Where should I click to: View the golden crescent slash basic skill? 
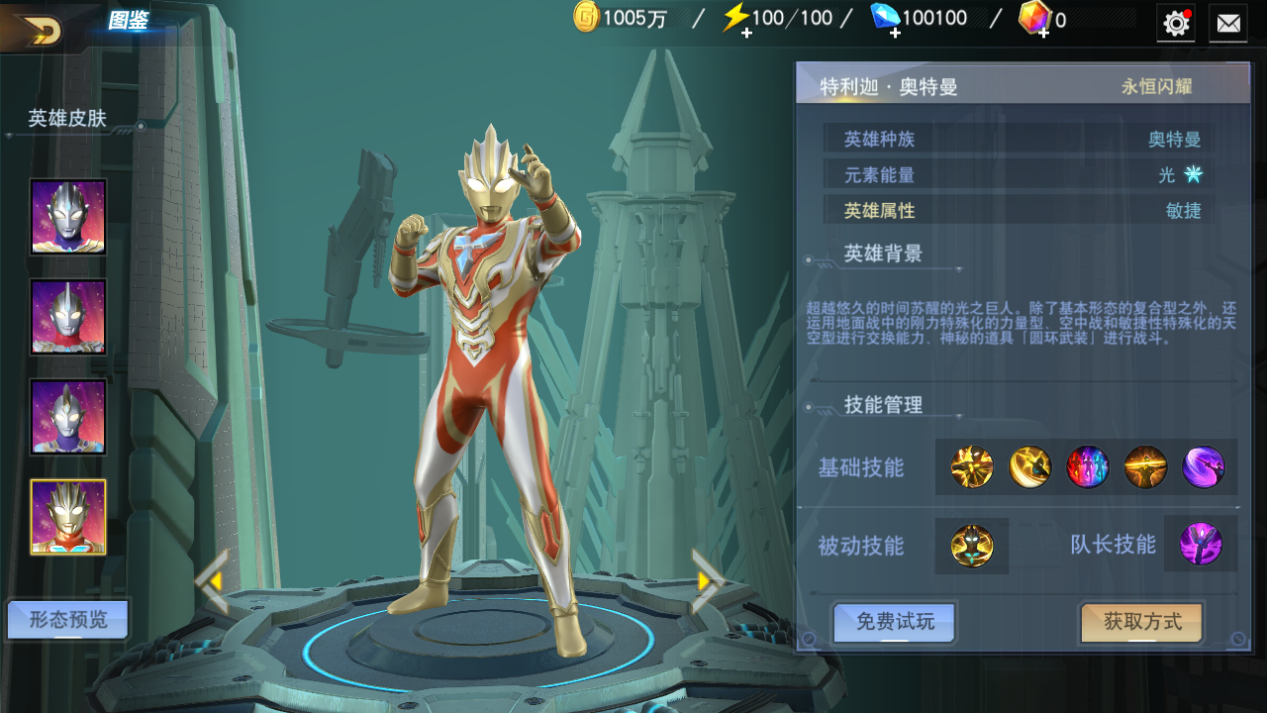(x=1030, y=467)
